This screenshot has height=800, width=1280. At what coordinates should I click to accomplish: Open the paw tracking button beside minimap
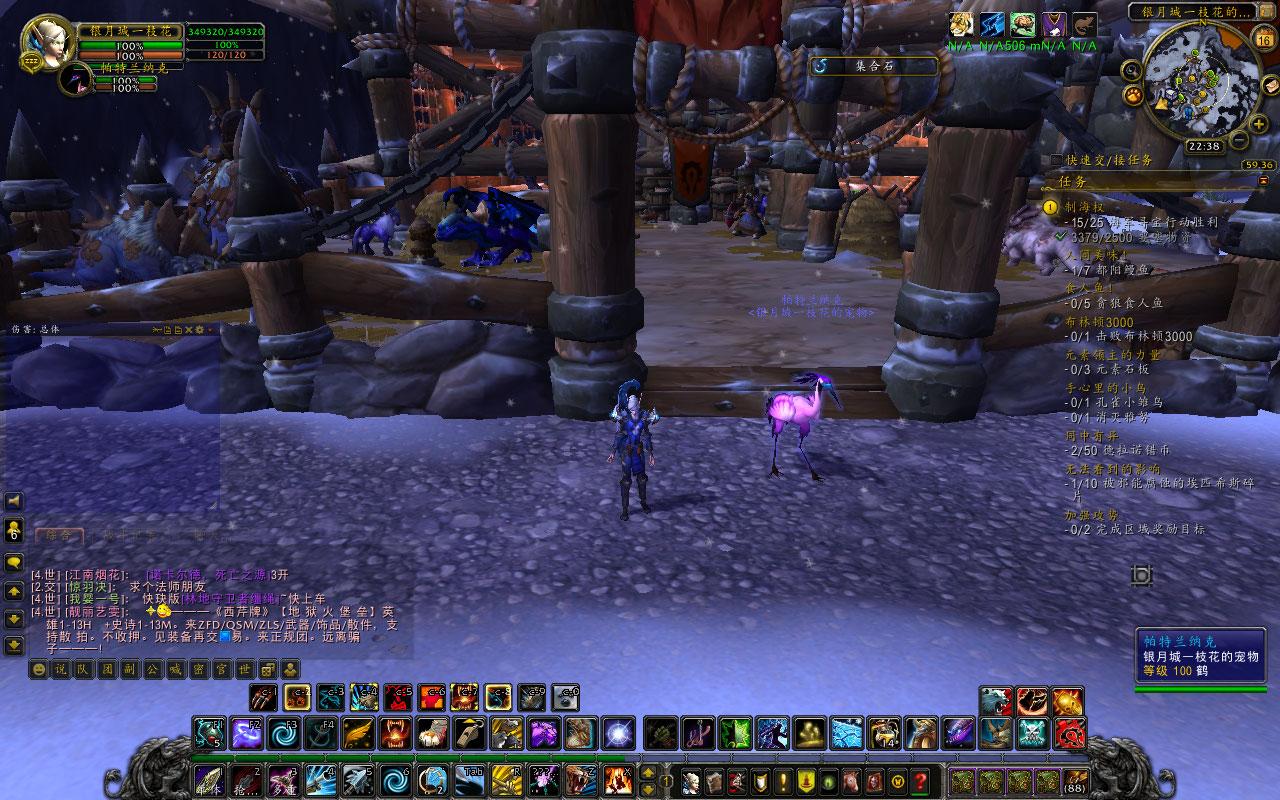[1135, 96]
